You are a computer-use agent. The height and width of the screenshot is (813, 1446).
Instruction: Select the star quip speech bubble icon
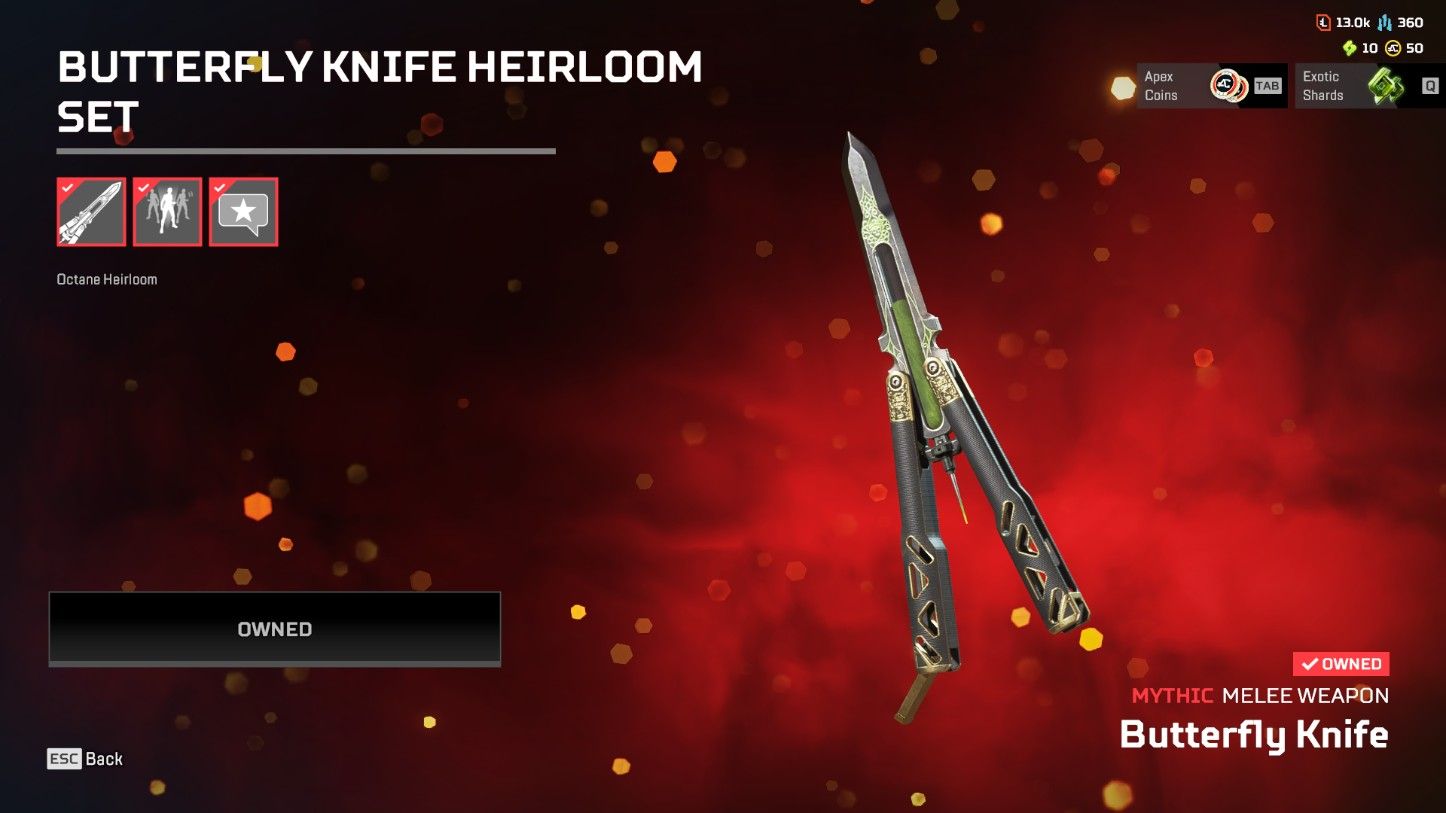(242, 211)
